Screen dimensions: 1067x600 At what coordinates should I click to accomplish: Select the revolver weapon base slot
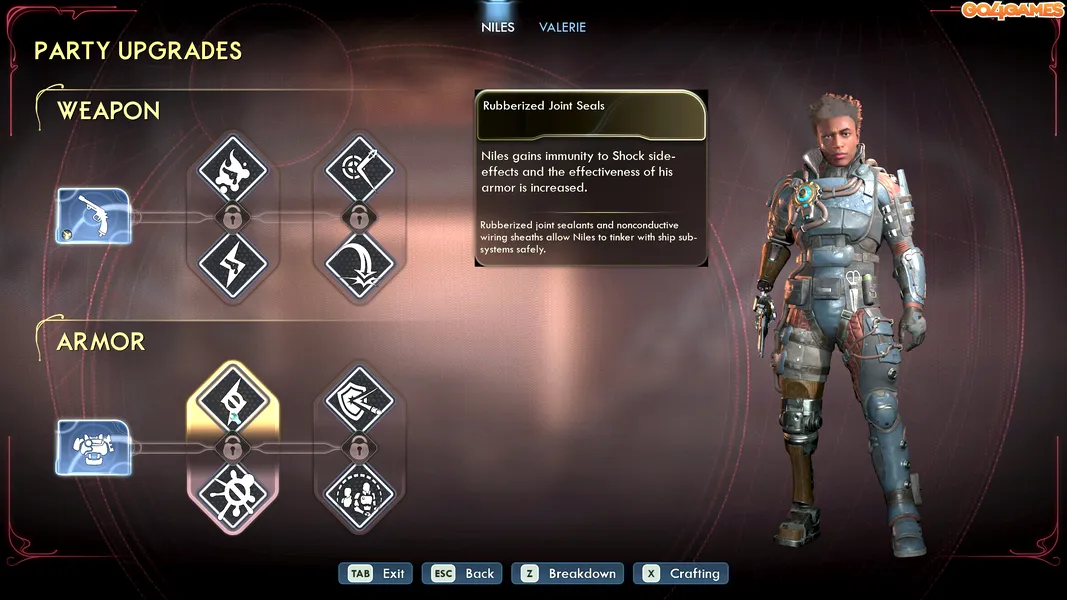[x=93, y=216]
